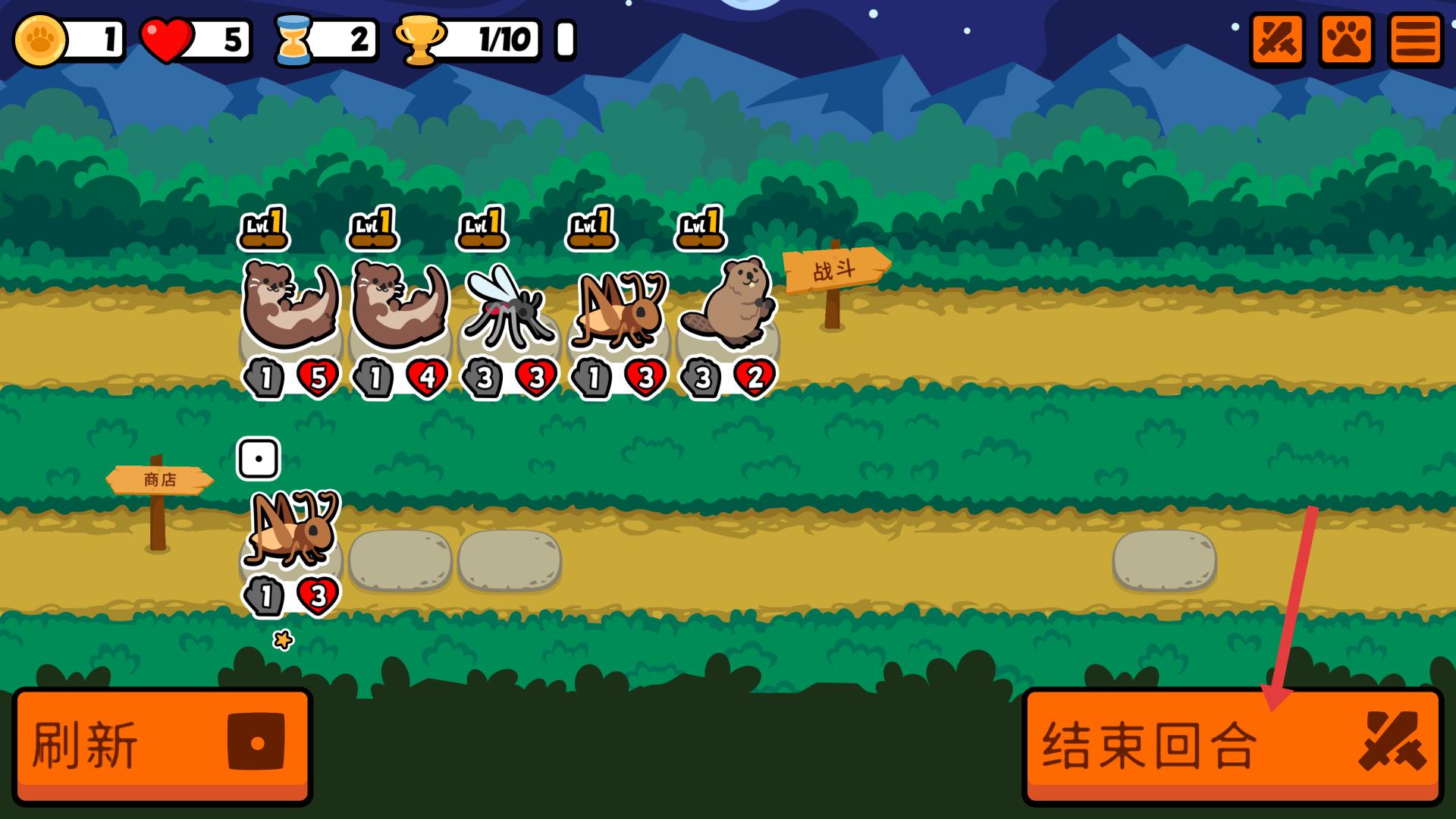This screenshot has width=1456, height=819.
Task: Click the crossed swords icon at top
Action: [1277, 39]
